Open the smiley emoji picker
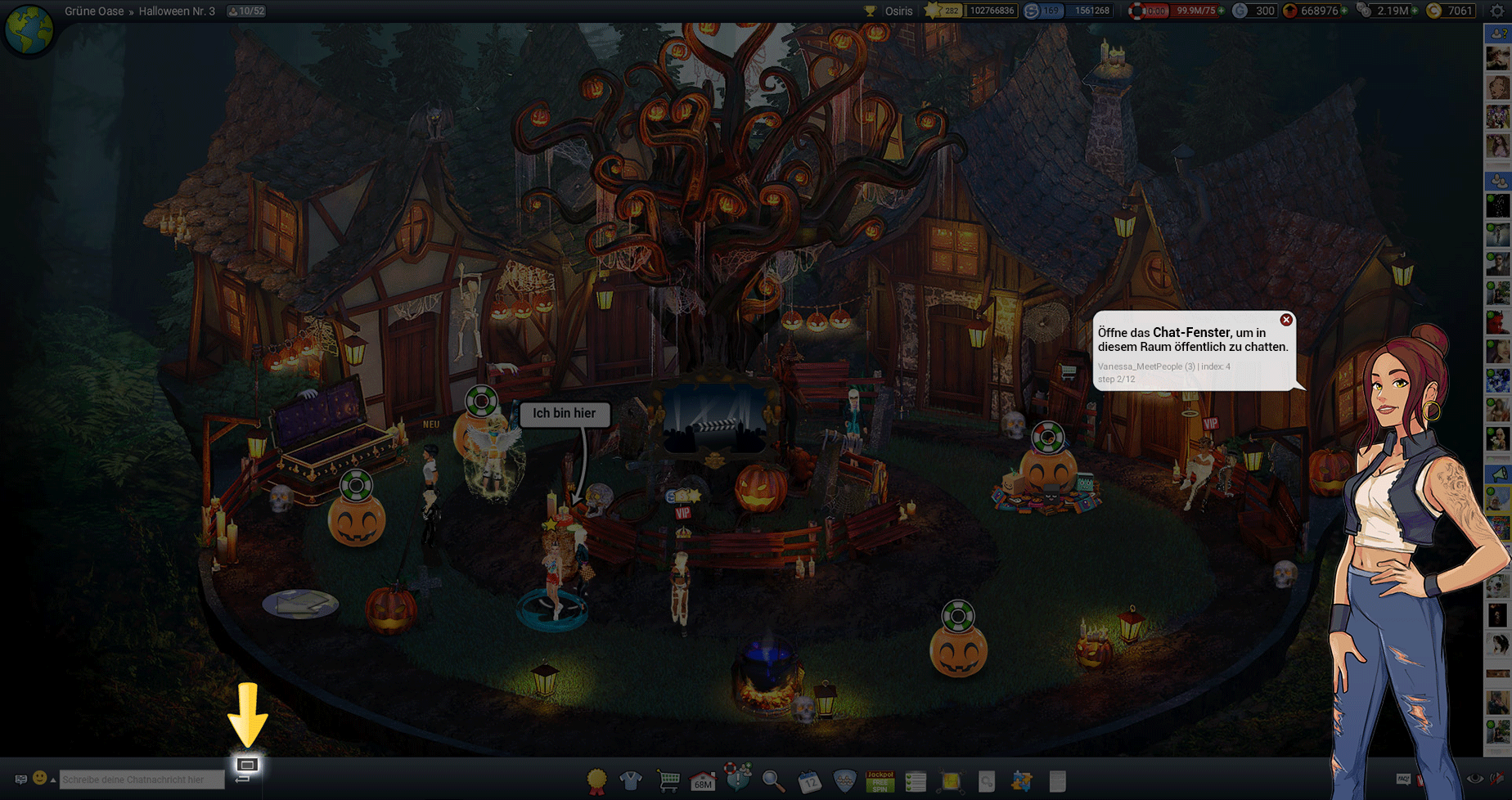This screenshot has width=1512, height=800. [x=39, y=778]
